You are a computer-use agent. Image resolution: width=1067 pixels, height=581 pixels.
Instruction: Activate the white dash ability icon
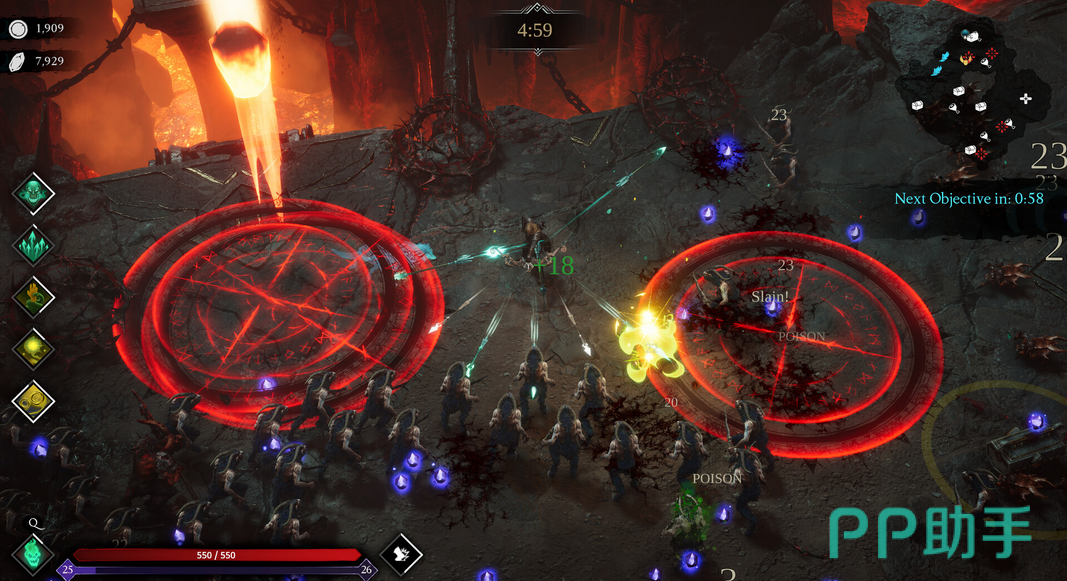point(401,553)
